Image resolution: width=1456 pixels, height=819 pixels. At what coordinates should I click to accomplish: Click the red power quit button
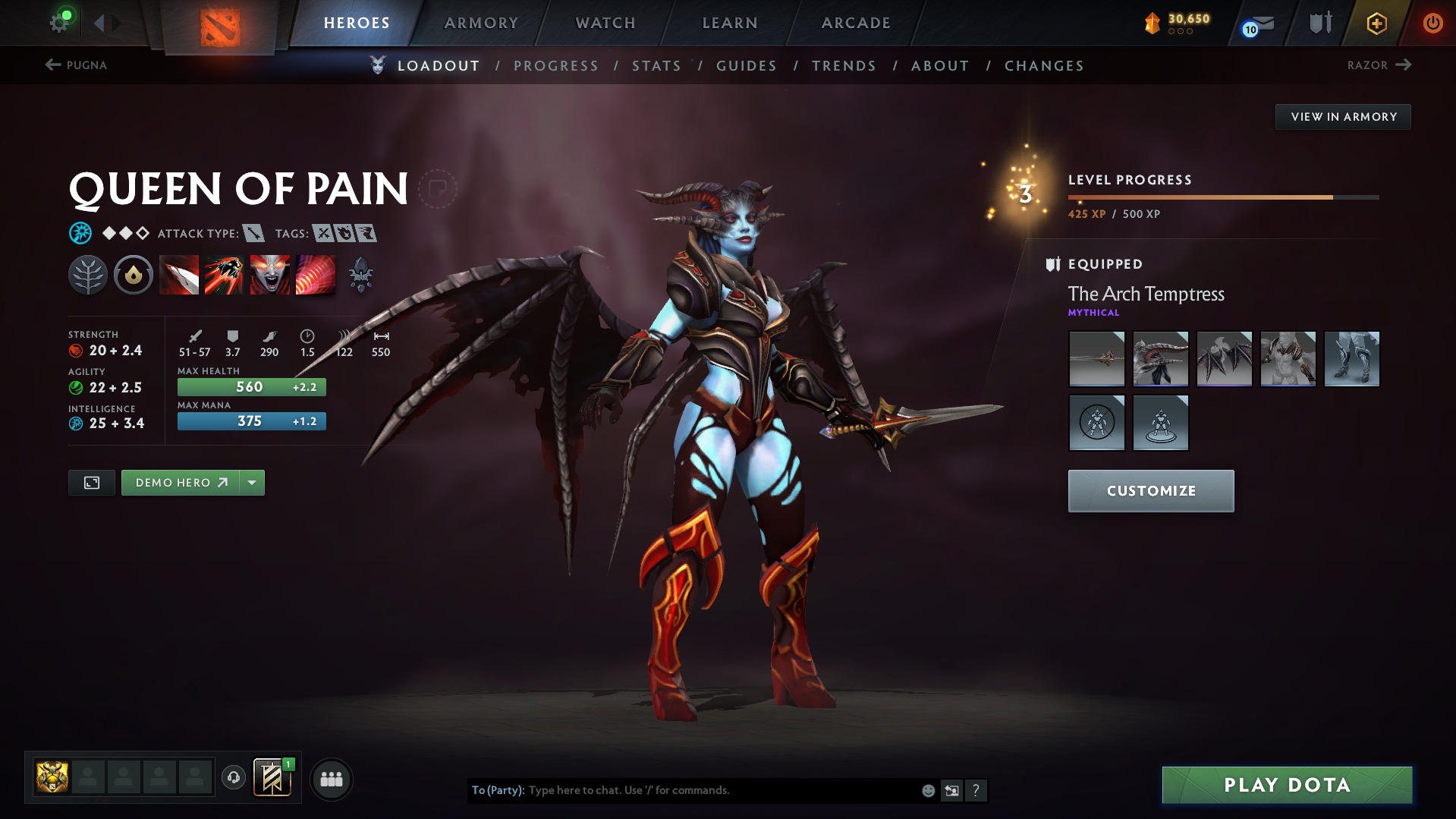[x=1432, y=23]
